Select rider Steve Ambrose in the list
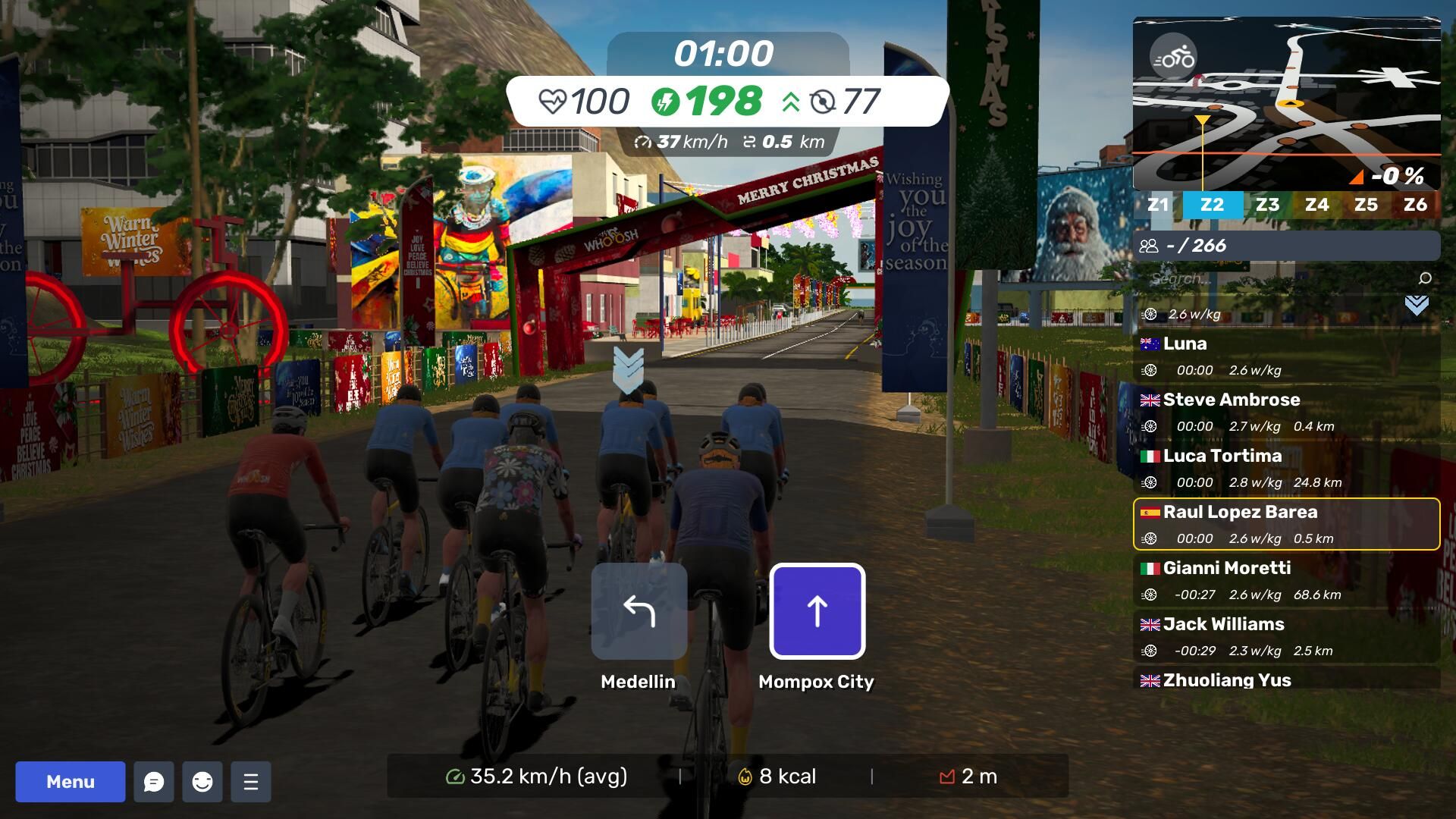The height and width of the screenshot is (819, 1456). point(1286,412)
